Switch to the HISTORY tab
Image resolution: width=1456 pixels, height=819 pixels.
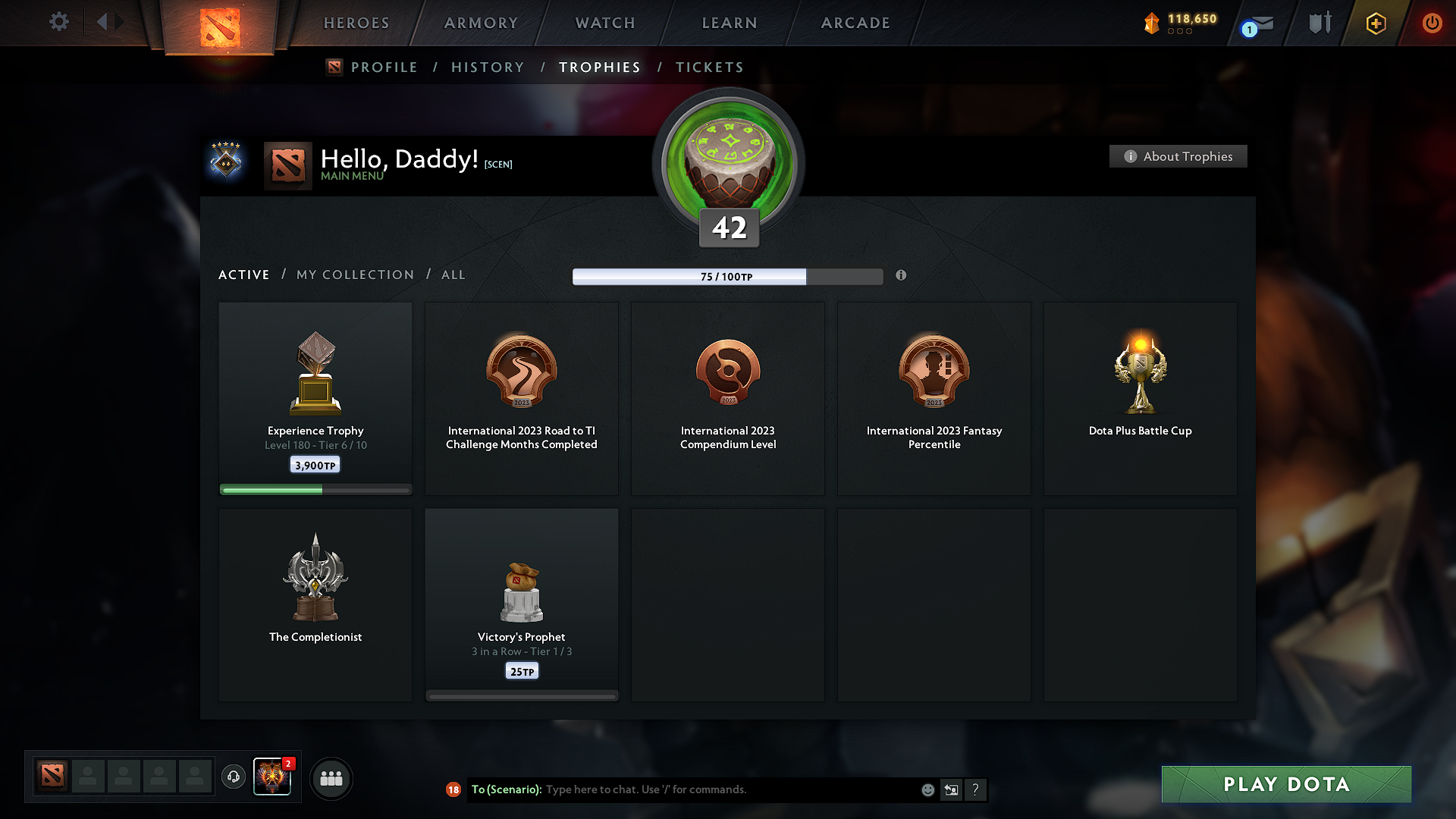(488, 67)
